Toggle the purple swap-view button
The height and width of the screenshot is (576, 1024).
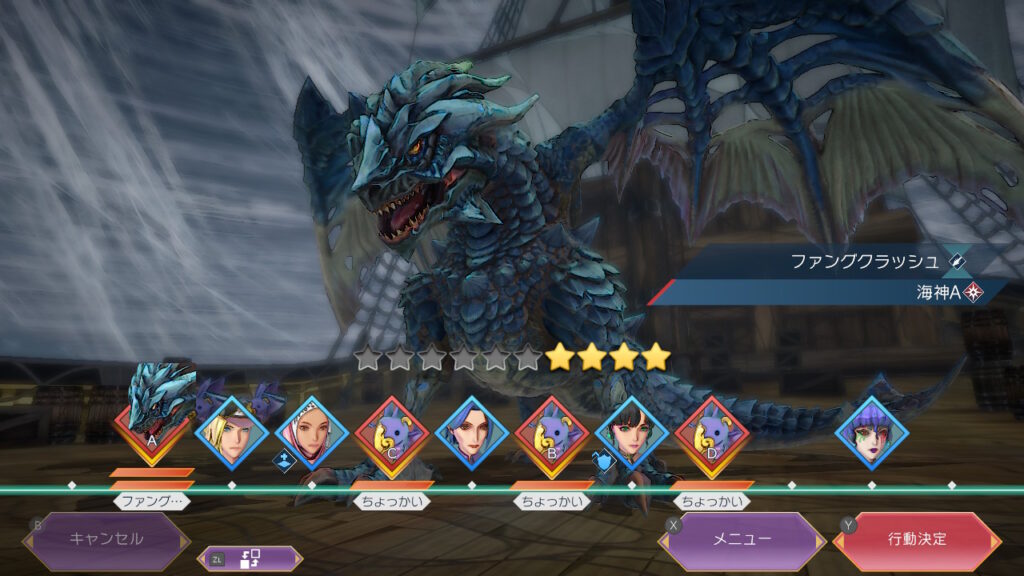[250, 560]
